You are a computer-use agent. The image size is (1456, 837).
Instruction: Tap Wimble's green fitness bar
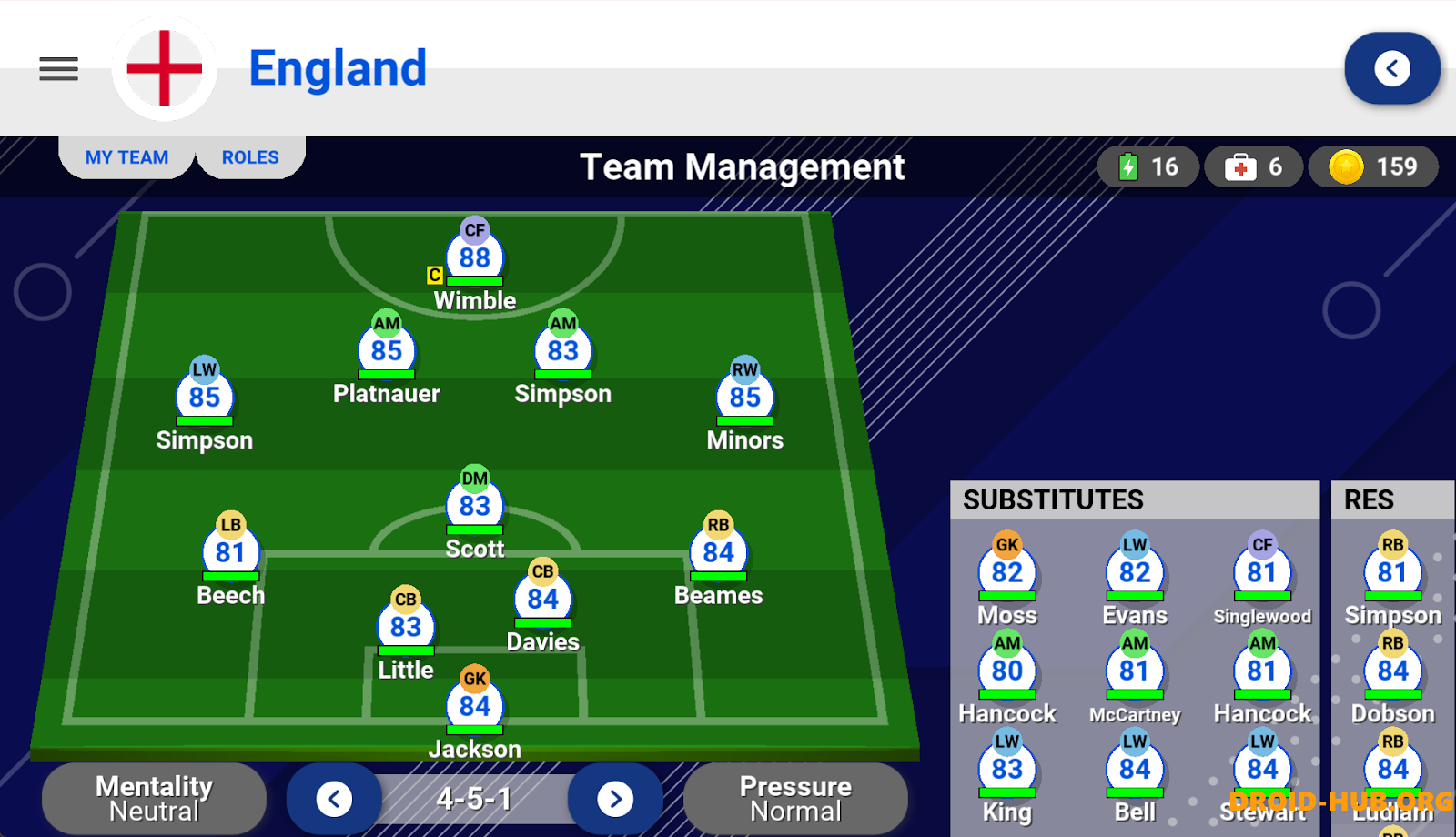pos(474,279)
